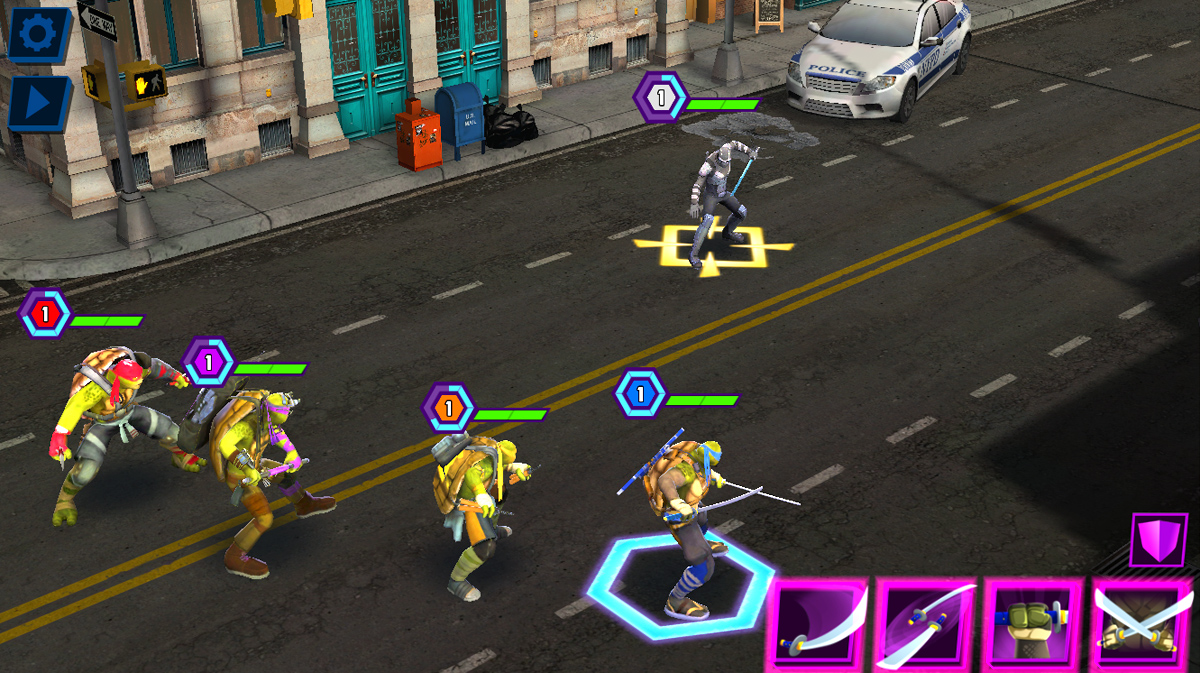Tap the blue play arrow button
The height and width of the screenshot is (673, 1200).
[38, 103]
